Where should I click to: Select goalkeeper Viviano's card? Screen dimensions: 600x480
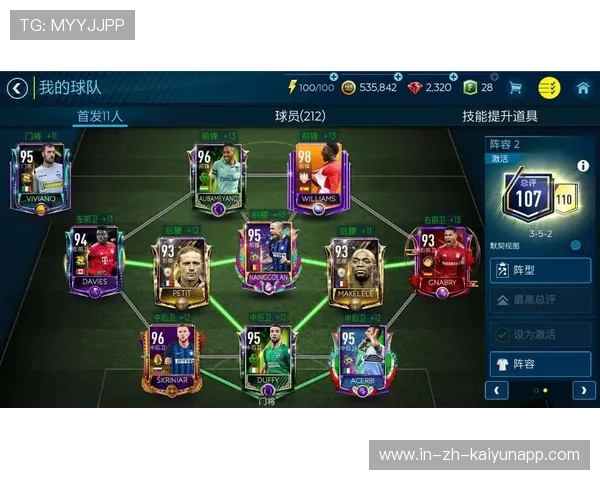(40, 177)
